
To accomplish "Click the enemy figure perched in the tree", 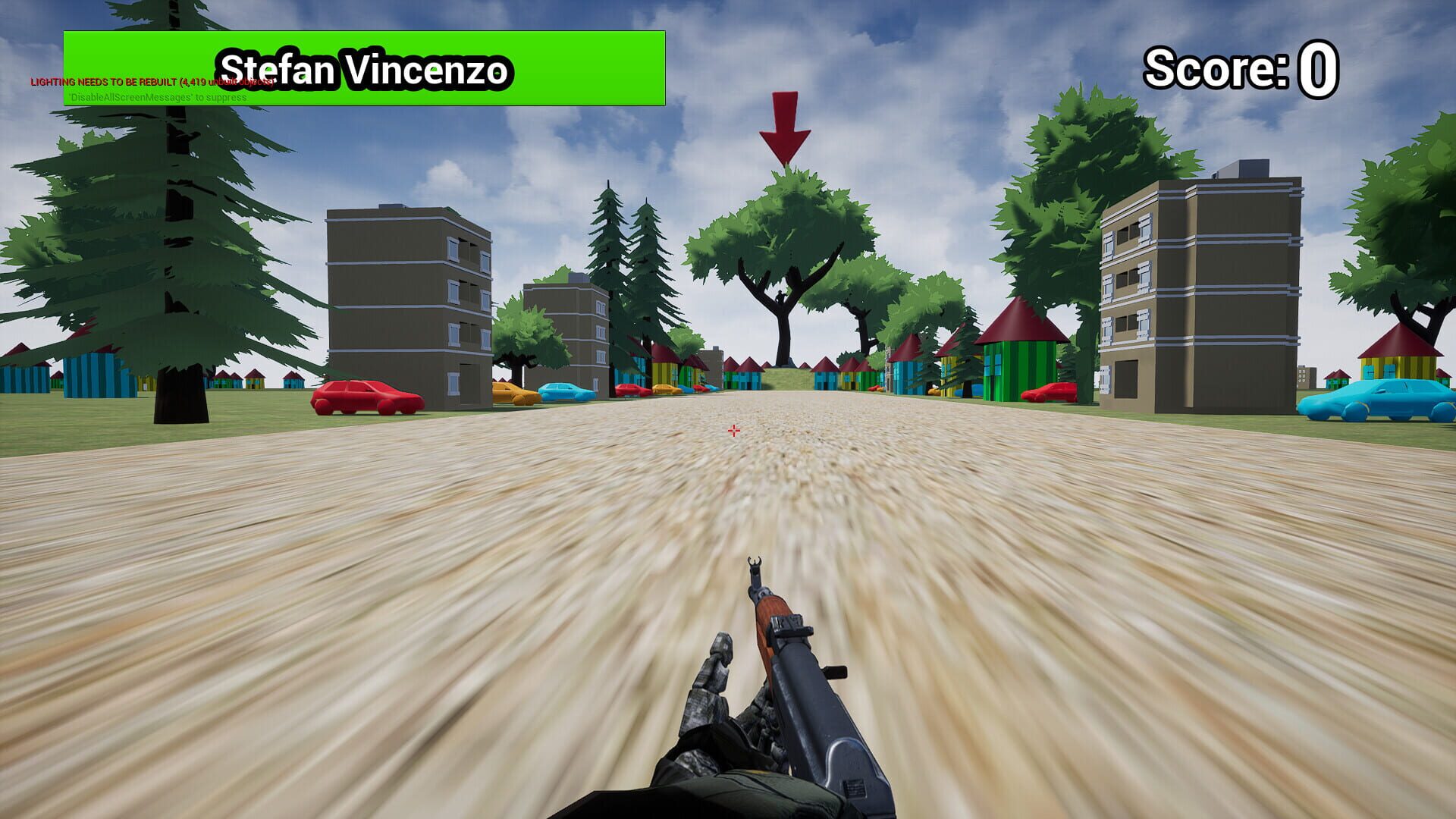I will [x=780, y=297].
